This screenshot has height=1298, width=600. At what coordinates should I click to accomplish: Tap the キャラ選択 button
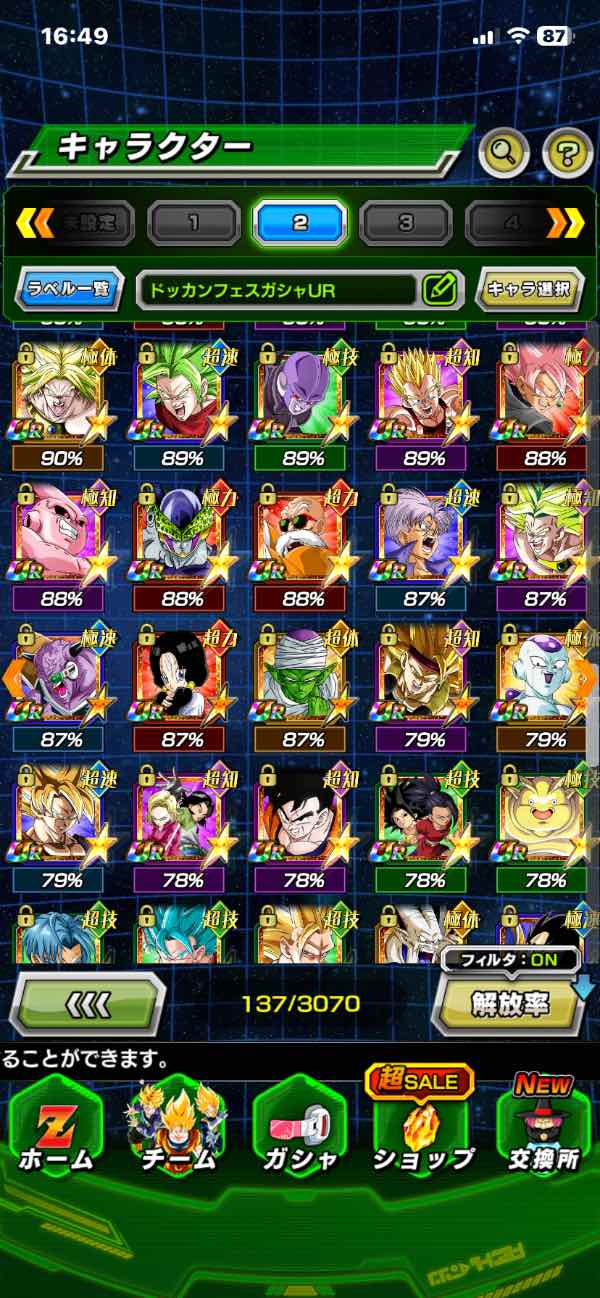[x=528, y=290]
